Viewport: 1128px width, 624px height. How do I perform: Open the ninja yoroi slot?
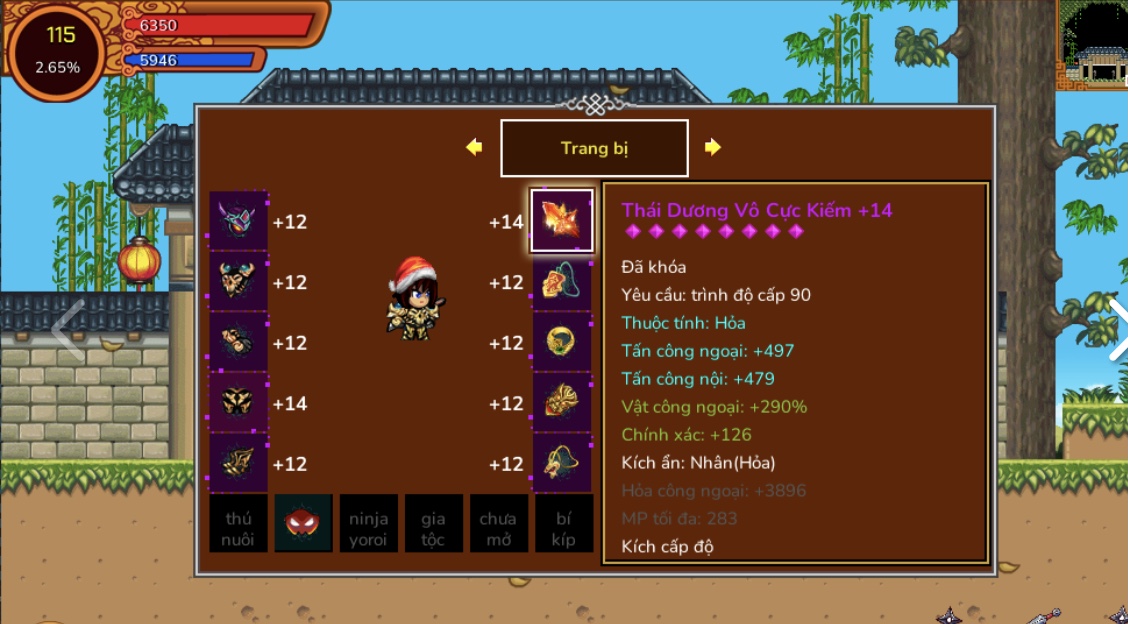coord(369,523)
